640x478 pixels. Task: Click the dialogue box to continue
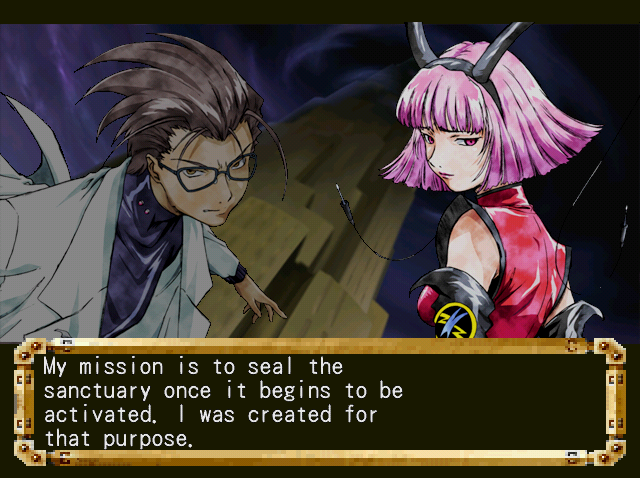click(320, 402)
